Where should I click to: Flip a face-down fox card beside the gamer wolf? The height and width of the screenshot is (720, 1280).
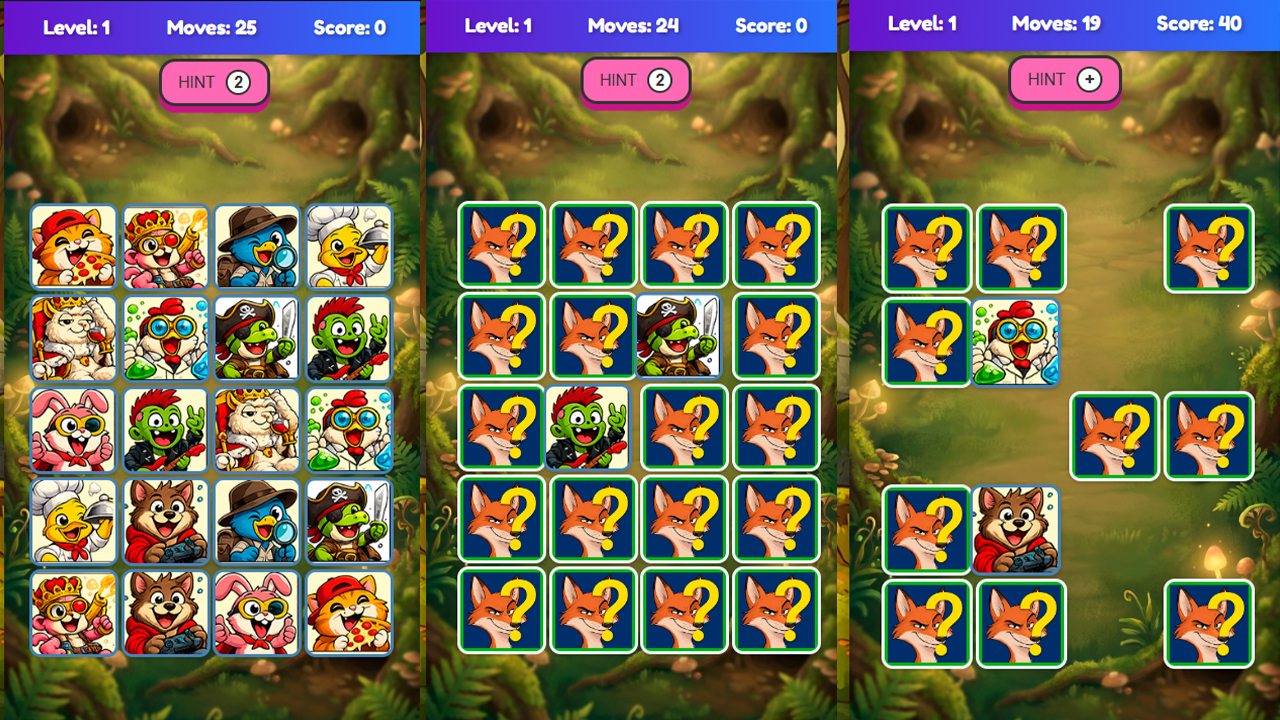(927, 528)
